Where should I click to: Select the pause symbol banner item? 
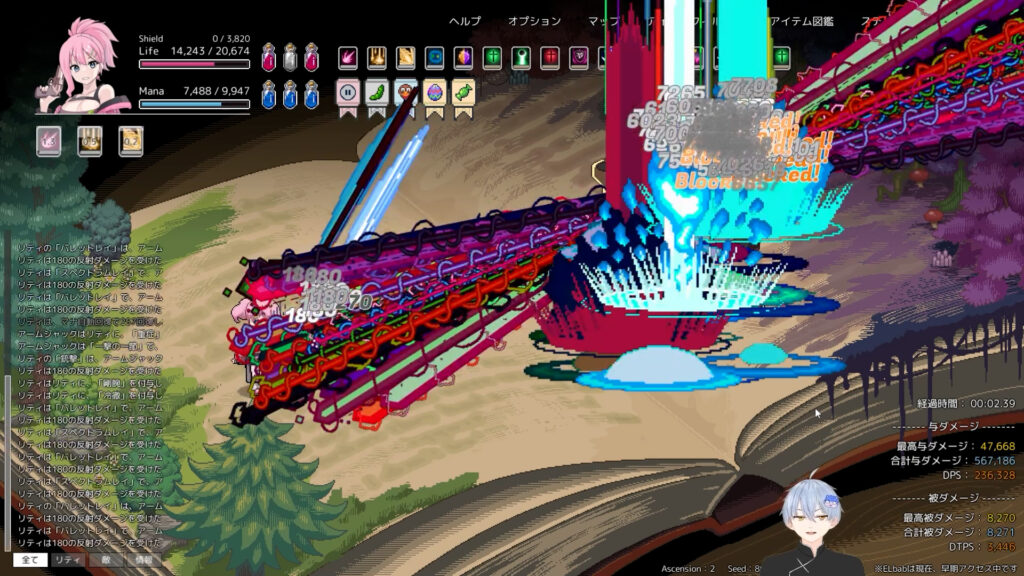click(x=349, y=93)
